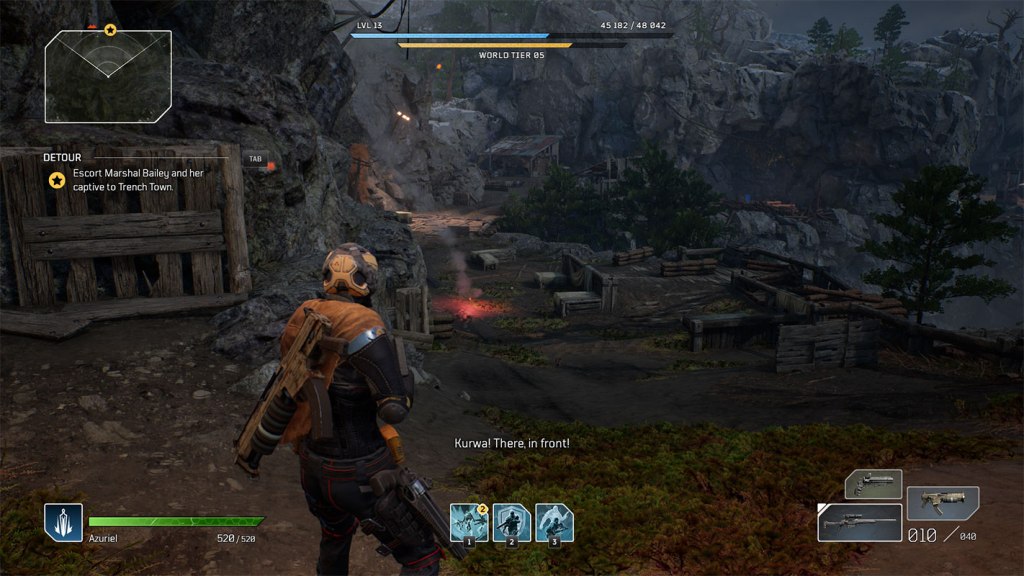Select the scoped sniper rifle slot

[x=859, y=522]
